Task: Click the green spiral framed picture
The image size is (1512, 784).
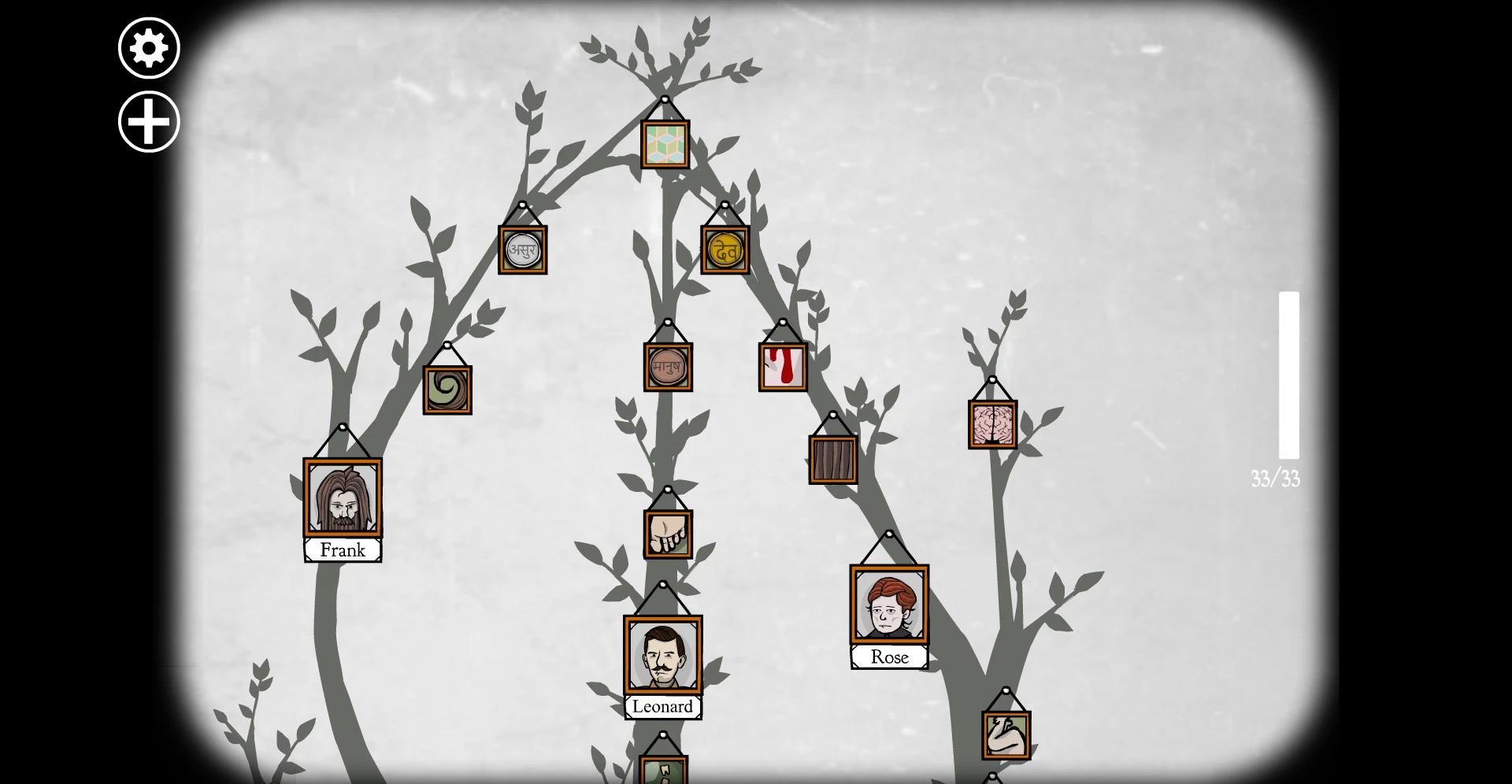Action: pyautogui.click(x=447, y=390)
